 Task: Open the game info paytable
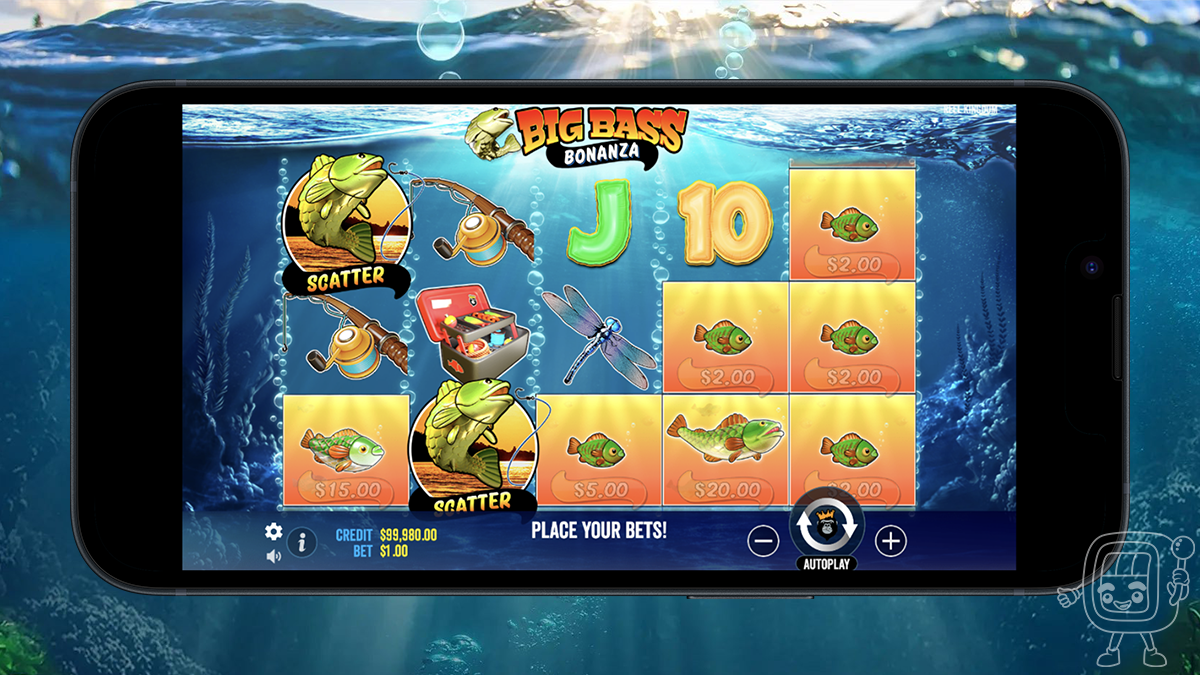click(302, 543)
